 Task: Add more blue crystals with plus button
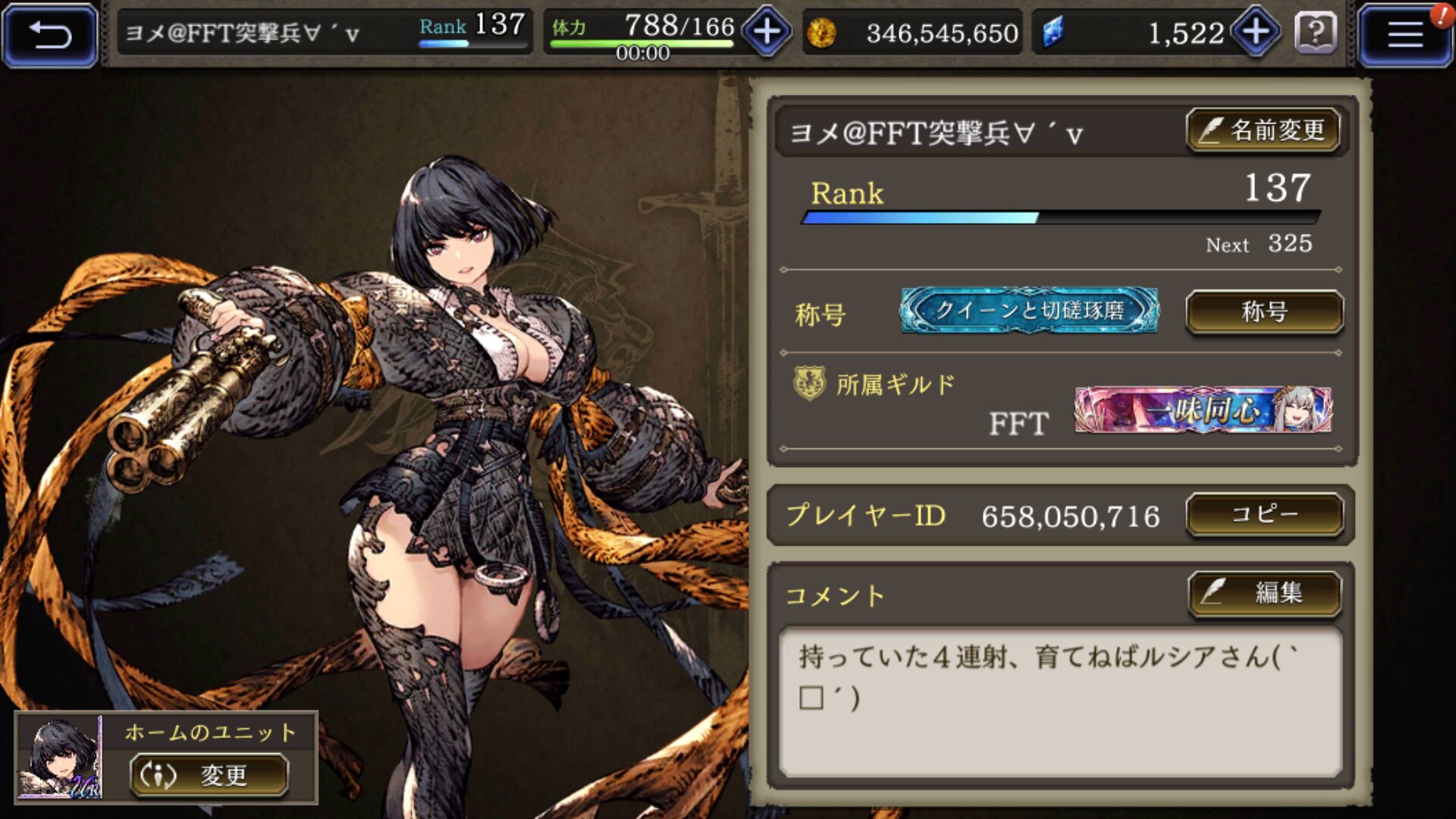(1256, 32)
